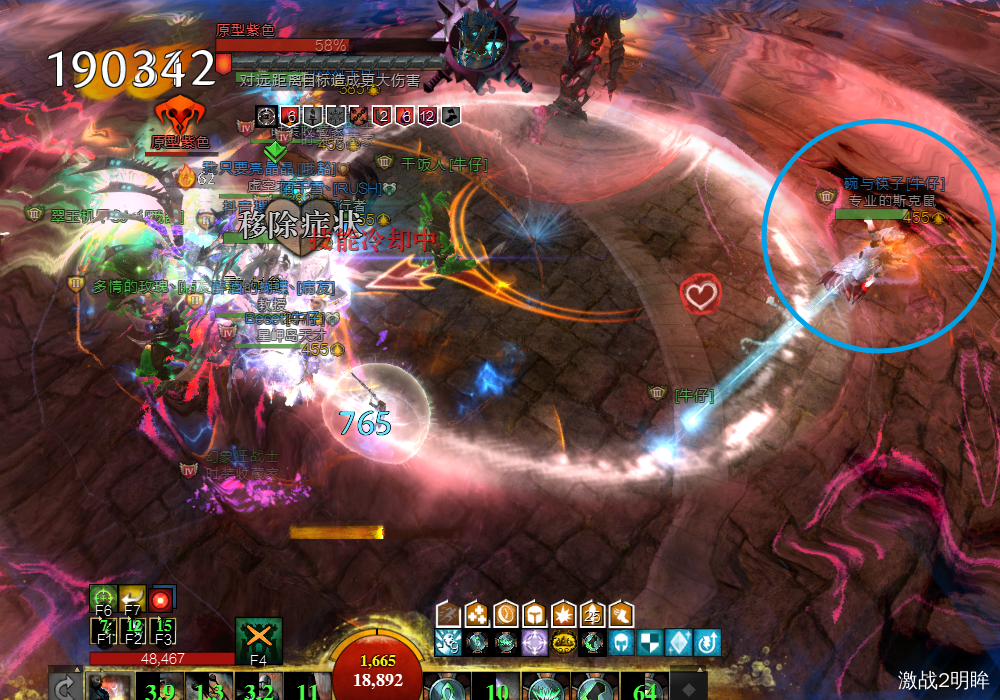This screenshot has height=700, width=1000.
Task: Trigger the F7 yellow return-arrow skill
Action: click(132, 598)
